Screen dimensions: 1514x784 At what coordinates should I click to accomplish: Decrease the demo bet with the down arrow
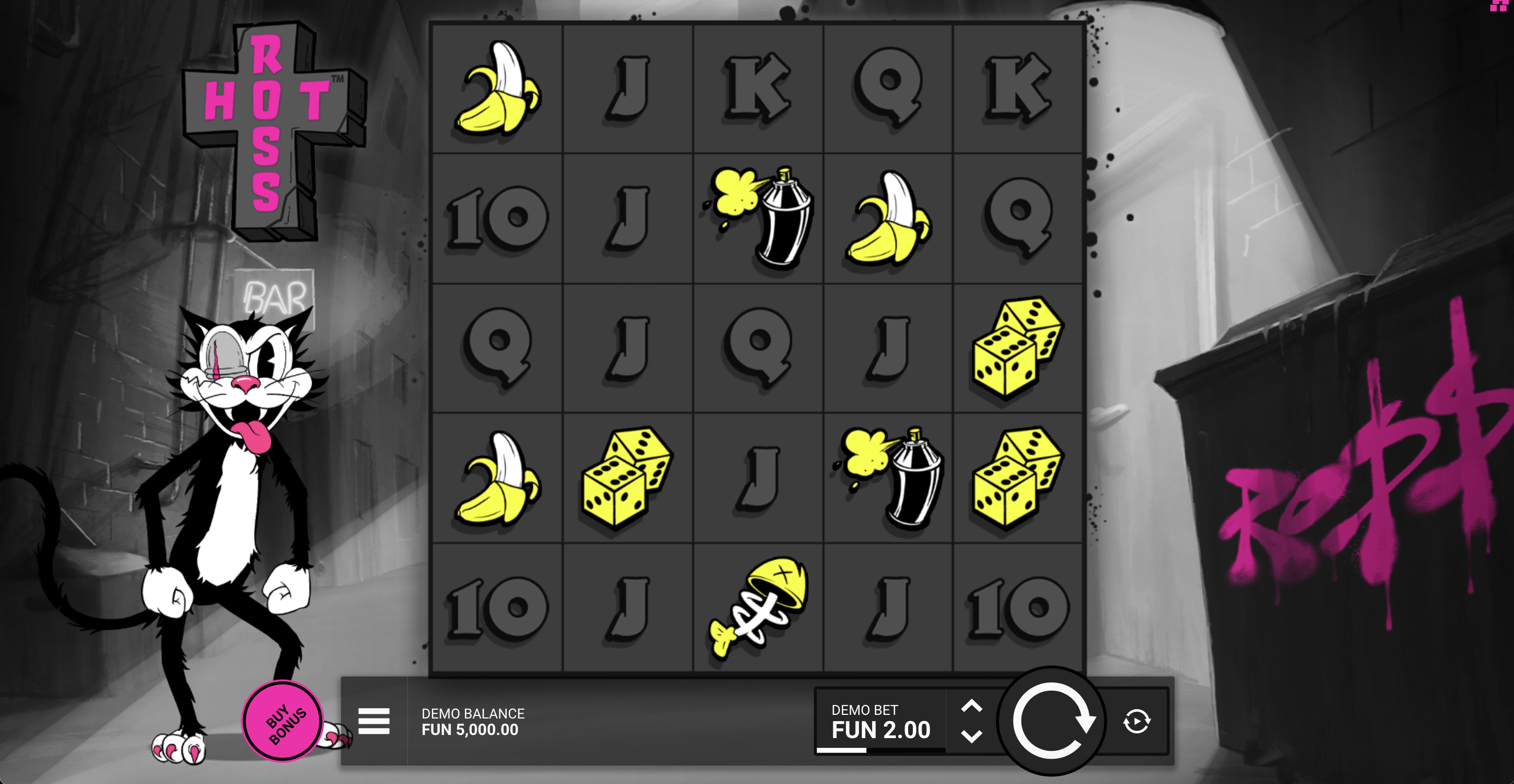click(x=972, y=737)
